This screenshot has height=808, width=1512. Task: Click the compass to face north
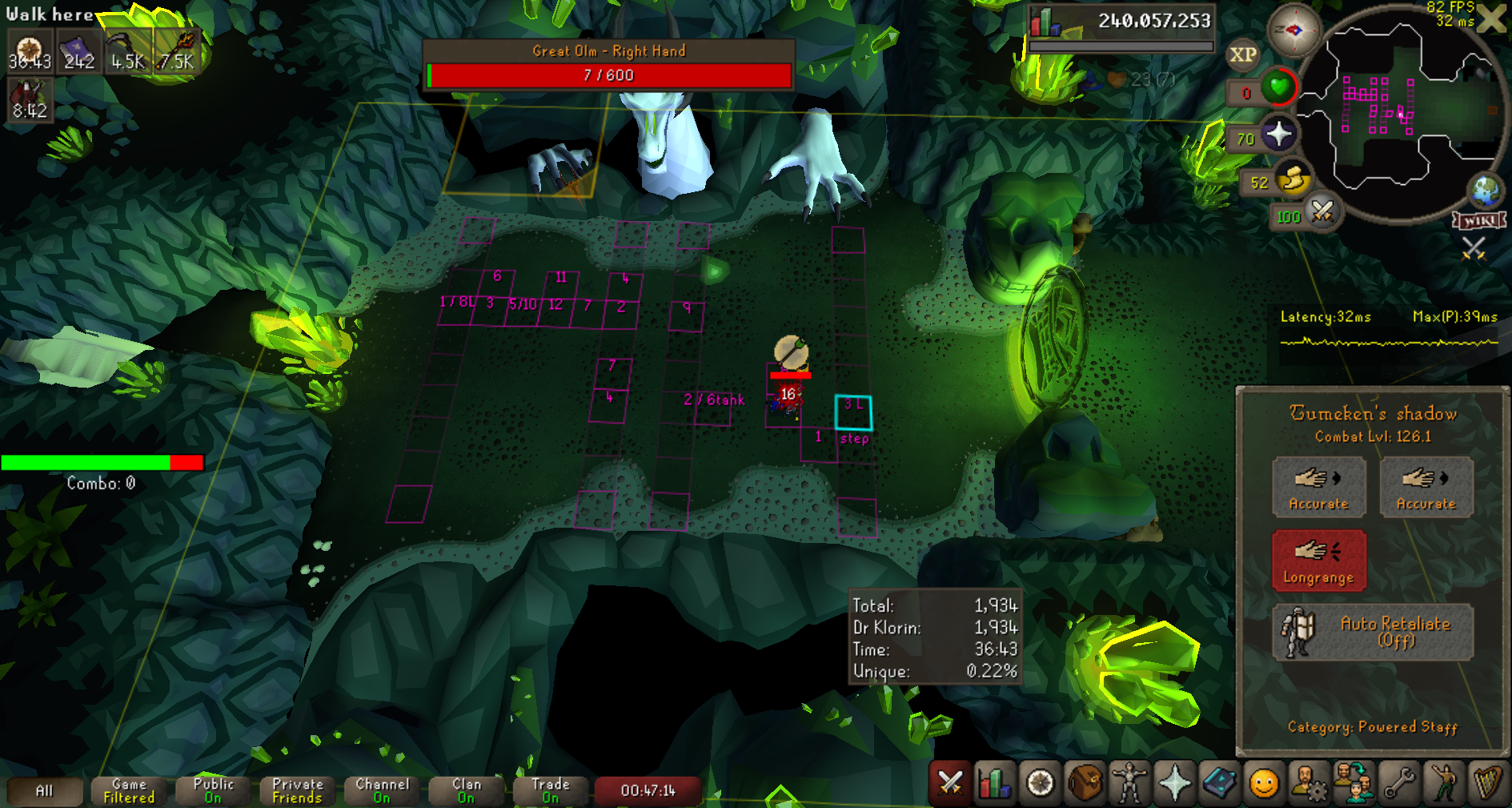[x=1293, y=30]
